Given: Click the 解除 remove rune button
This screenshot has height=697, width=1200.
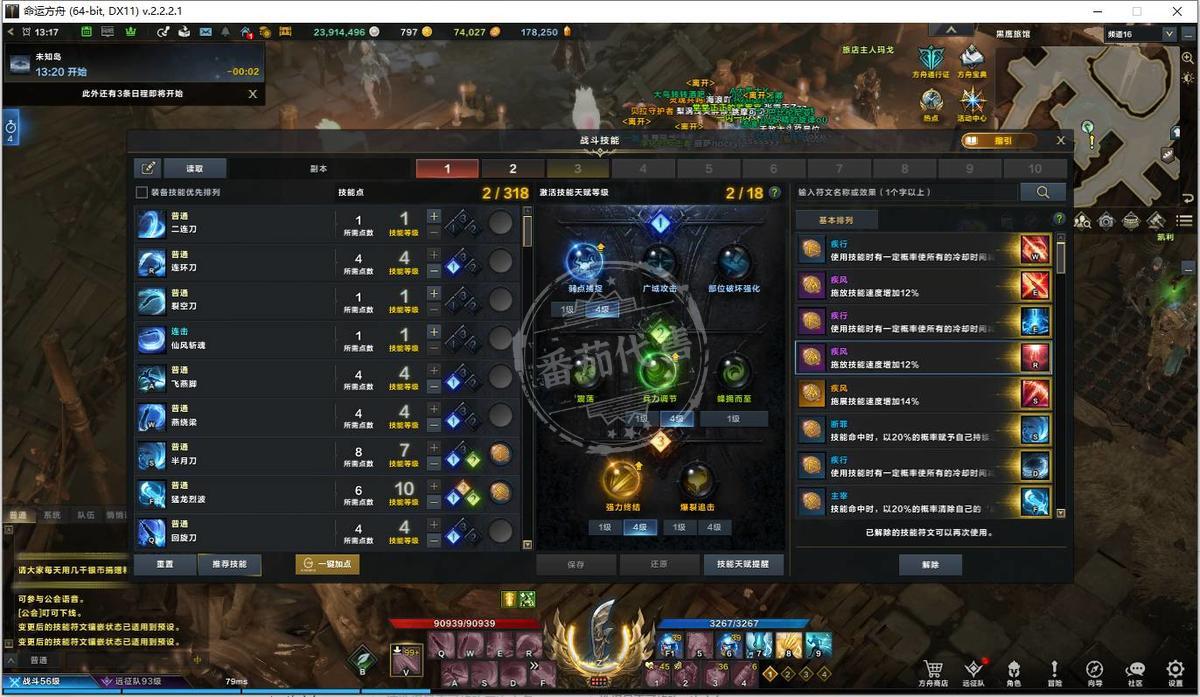Looking at the screenshot, I should click(x=931, y=564).
